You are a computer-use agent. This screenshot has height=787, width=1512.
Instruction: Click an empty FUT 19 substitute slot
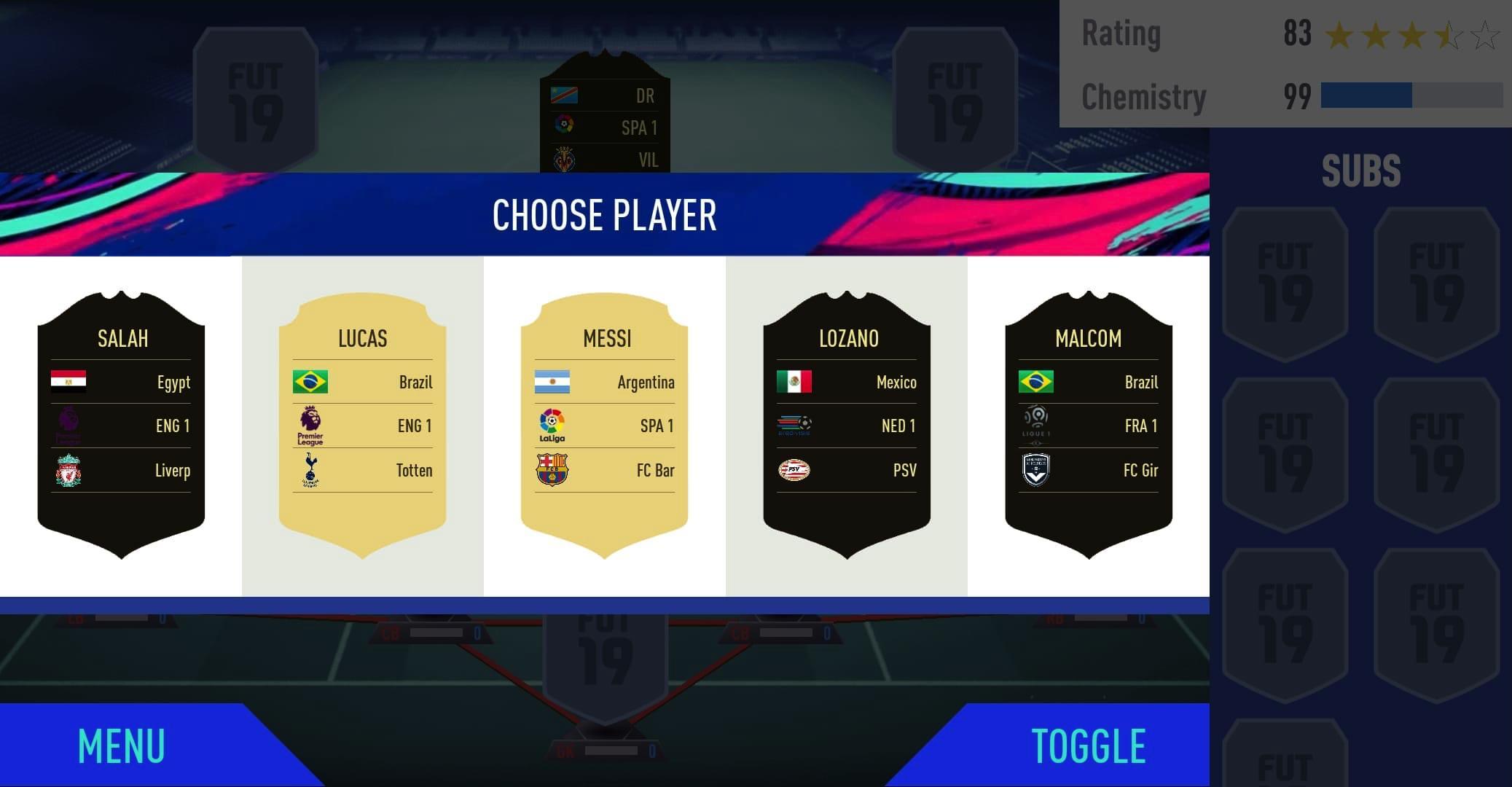pyautogui.click(x=1285, y=284)
